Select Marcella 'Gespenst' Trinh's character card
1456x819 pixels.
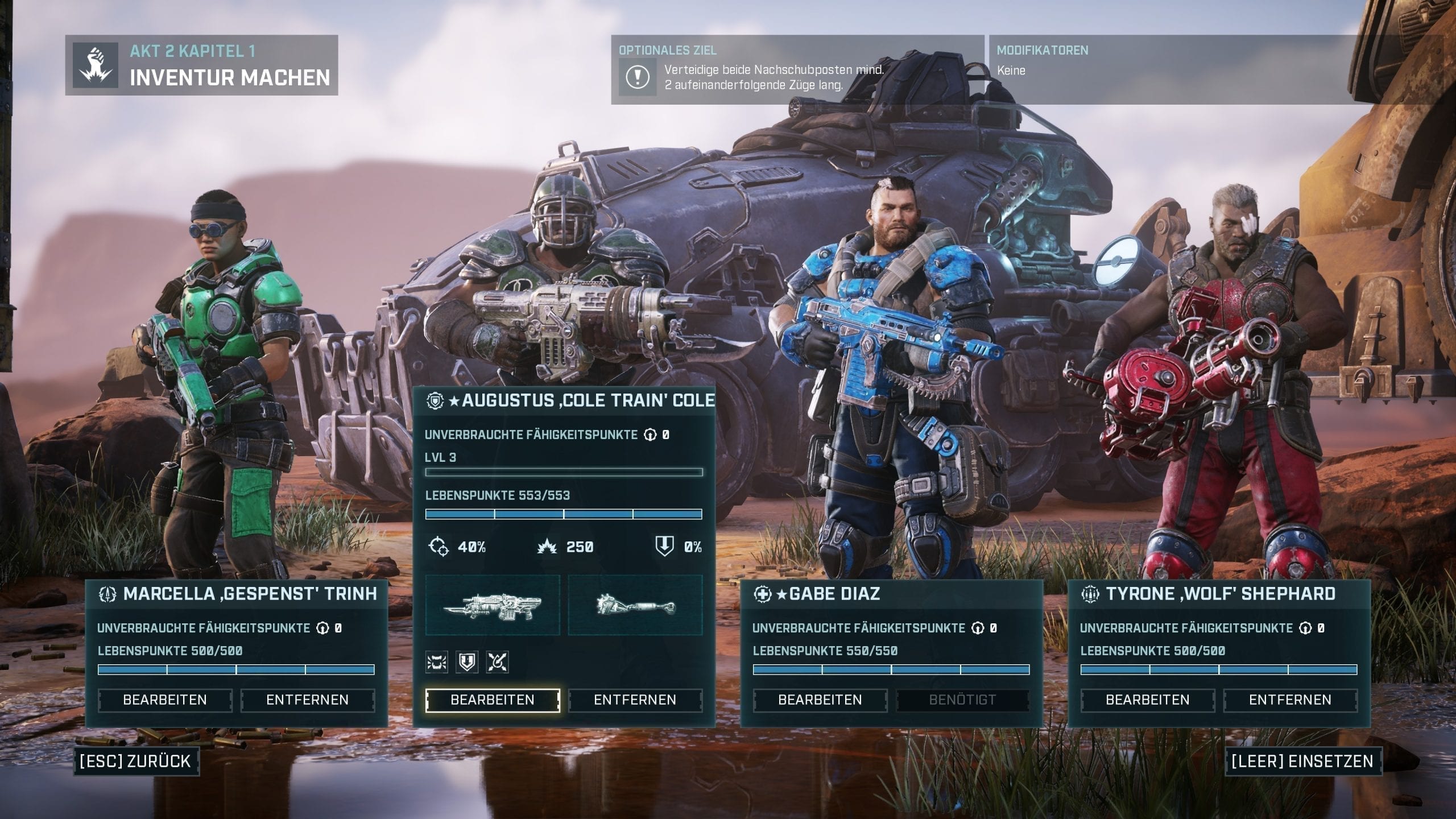(237, 594)
